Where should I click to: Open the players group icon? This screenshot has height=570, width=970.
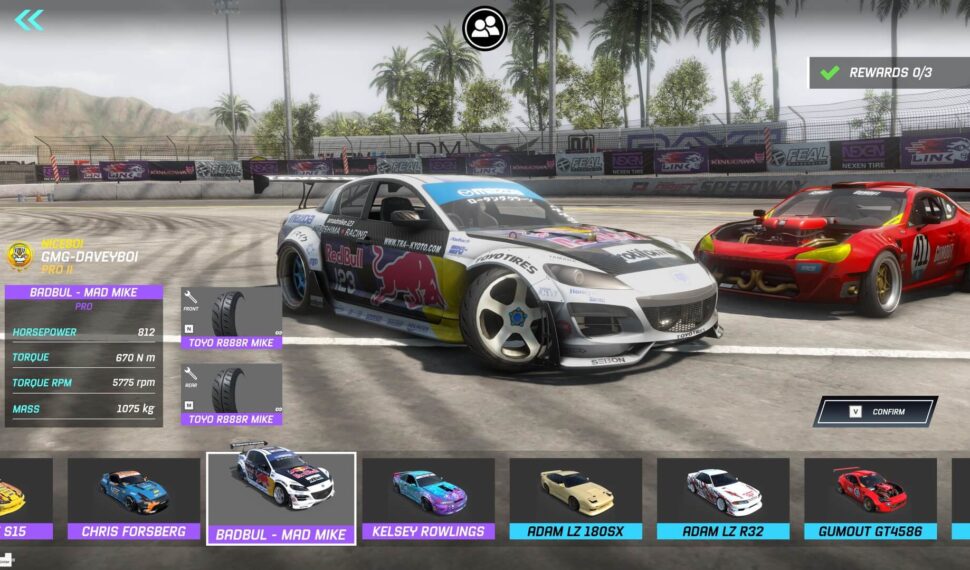(485, 28)
